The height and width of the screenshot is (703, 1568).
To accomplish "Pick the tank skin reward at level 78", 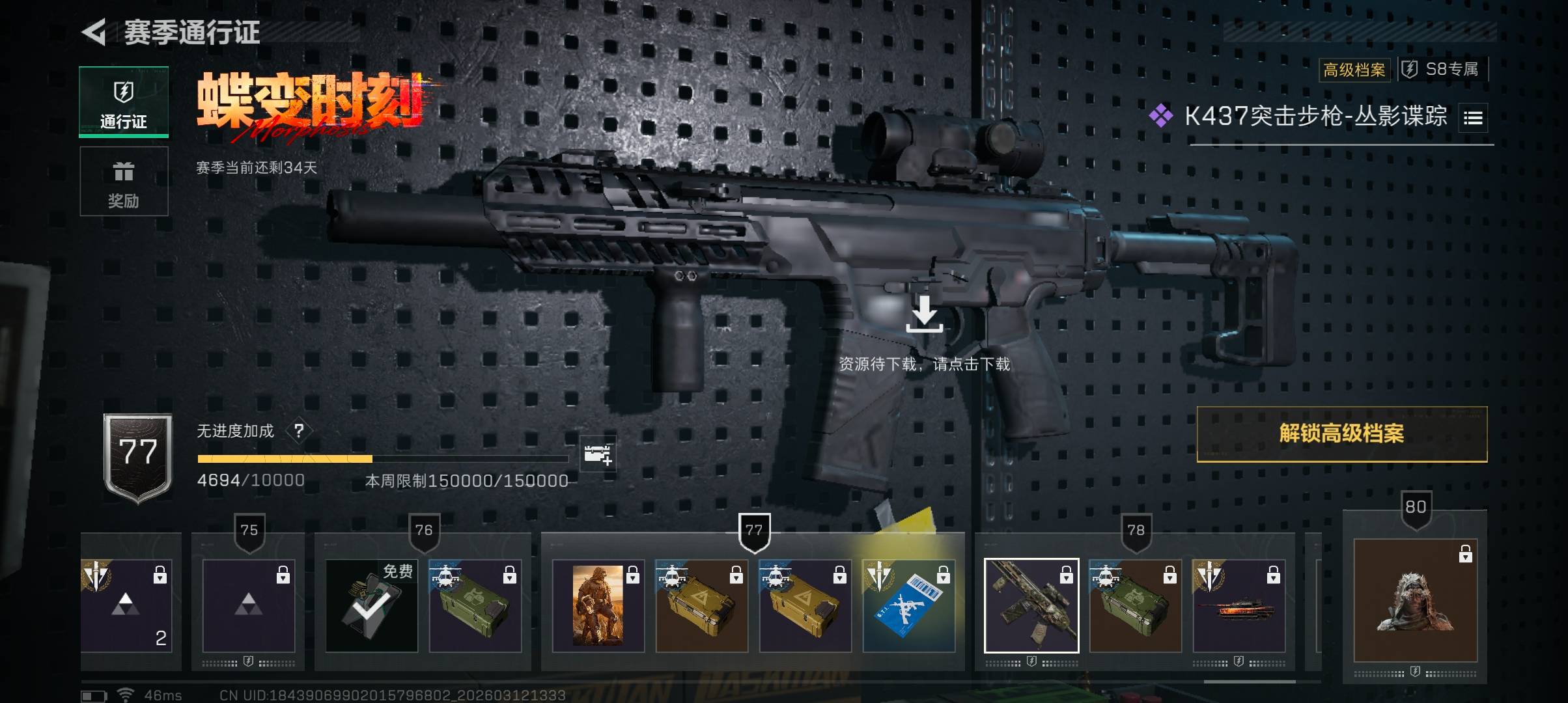I will (1239, 605).
